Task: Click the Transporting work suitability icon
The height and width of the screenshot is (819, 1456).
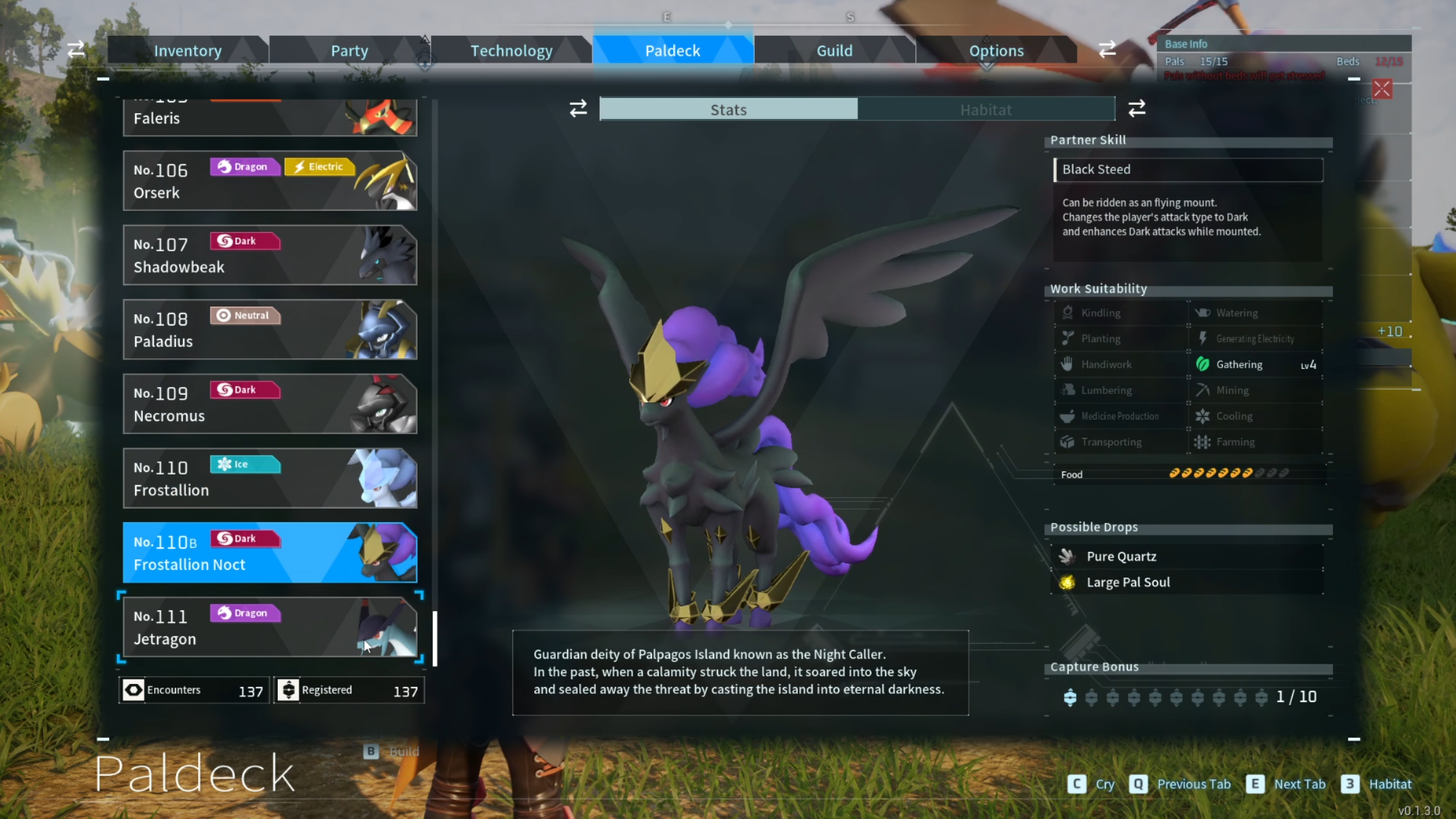Action: (x=1068, y=441)
